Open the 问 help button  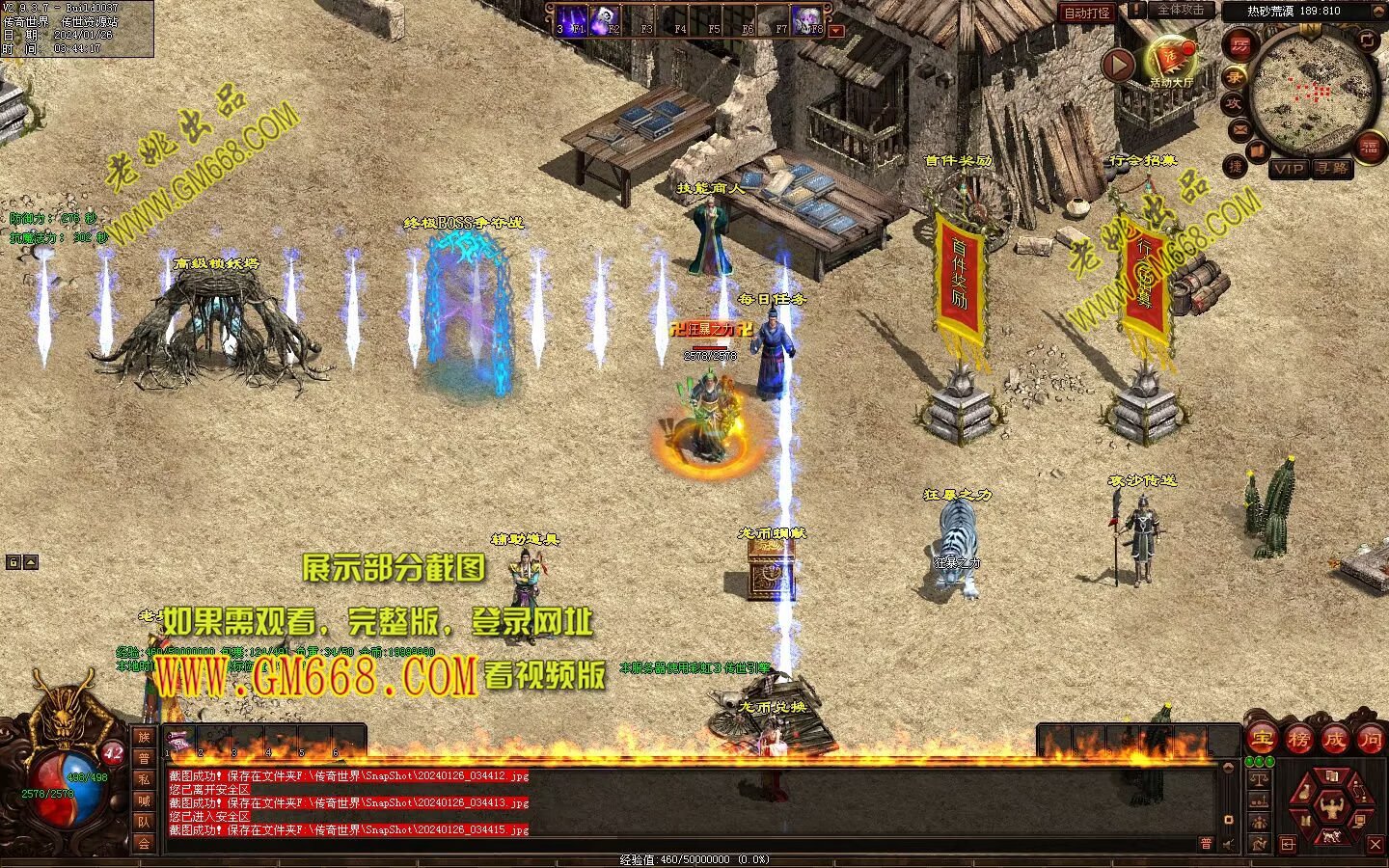point(1370,740)
